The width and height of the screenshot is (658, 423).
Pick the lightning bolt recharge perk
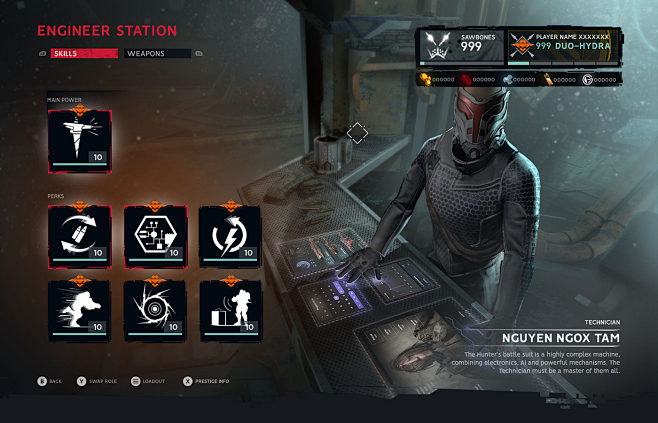tap(230, 235)
